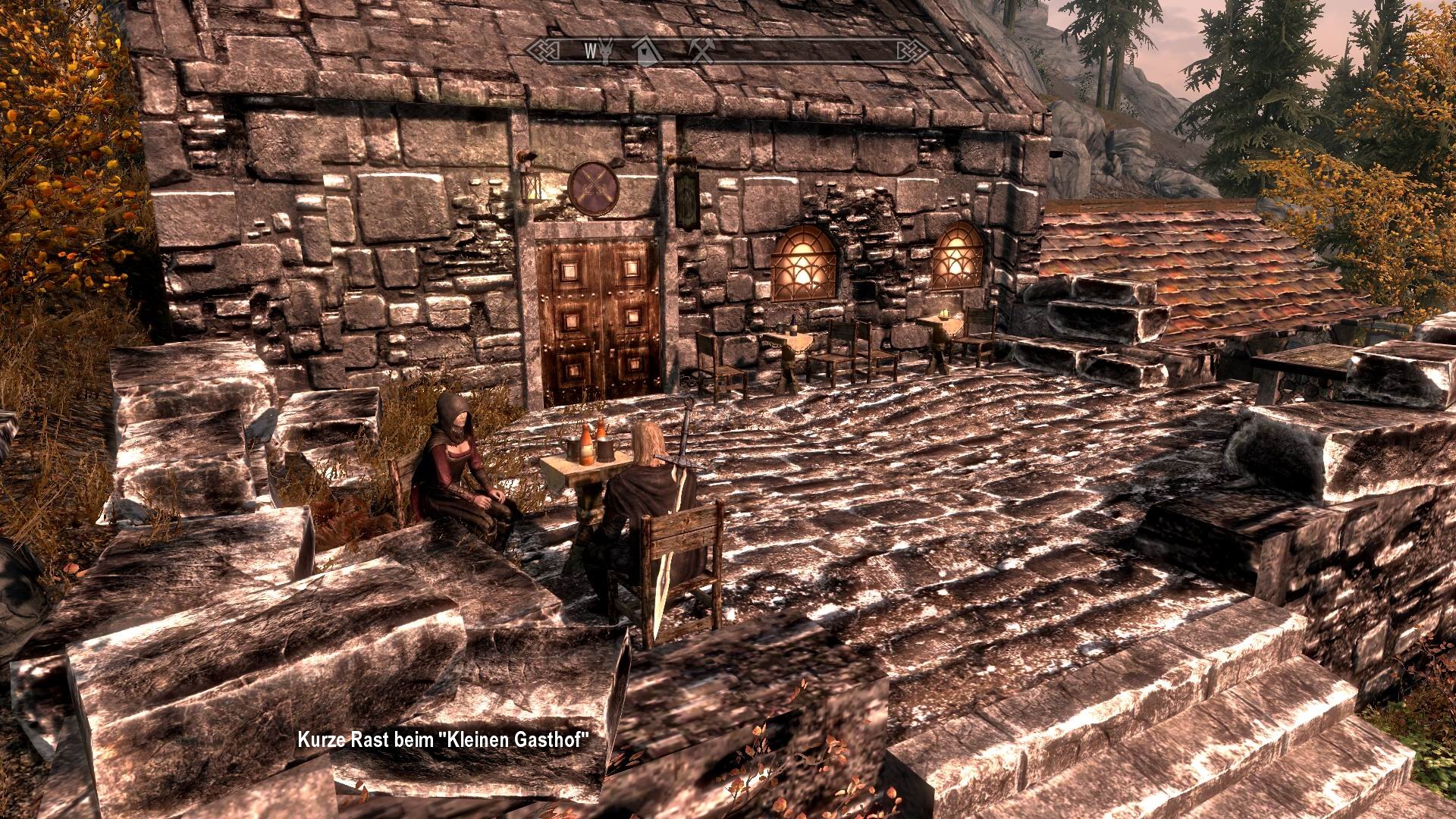
Task: Click the hanging lantern beside the door
Action: [530, 184]
